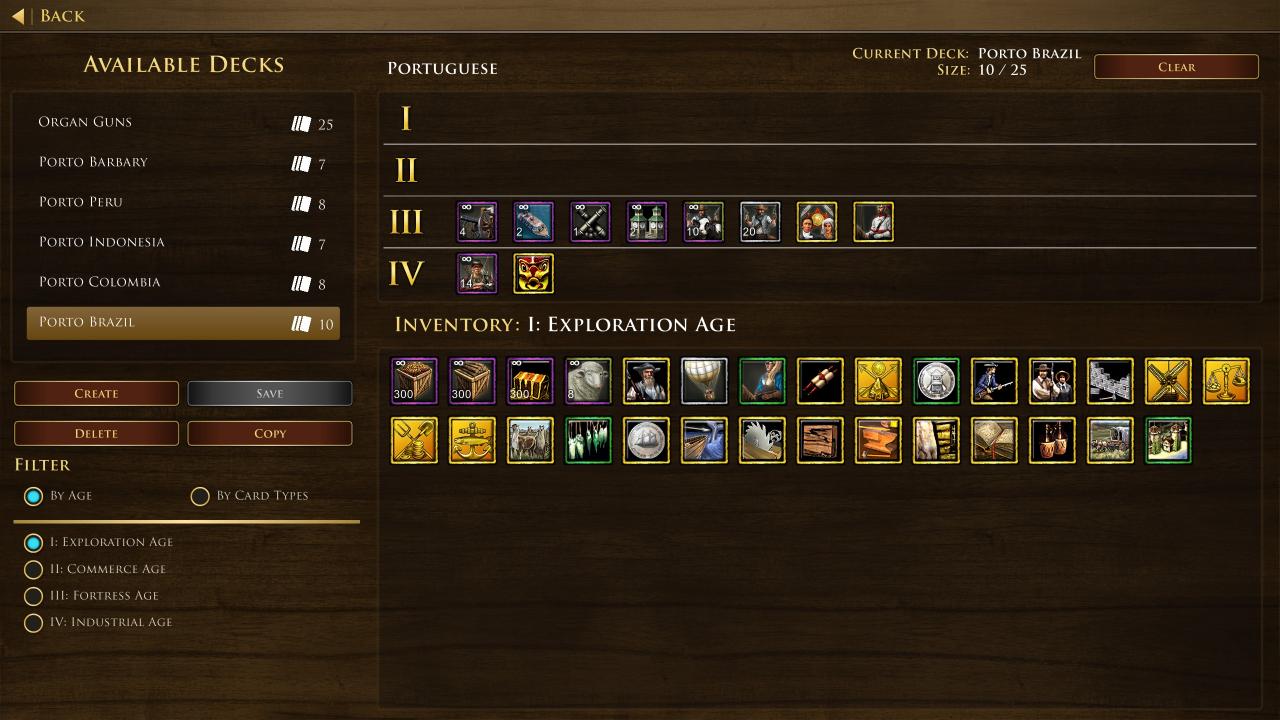Remove the red mask card from deck
The image size is (1280, 720).
point(533,274)
